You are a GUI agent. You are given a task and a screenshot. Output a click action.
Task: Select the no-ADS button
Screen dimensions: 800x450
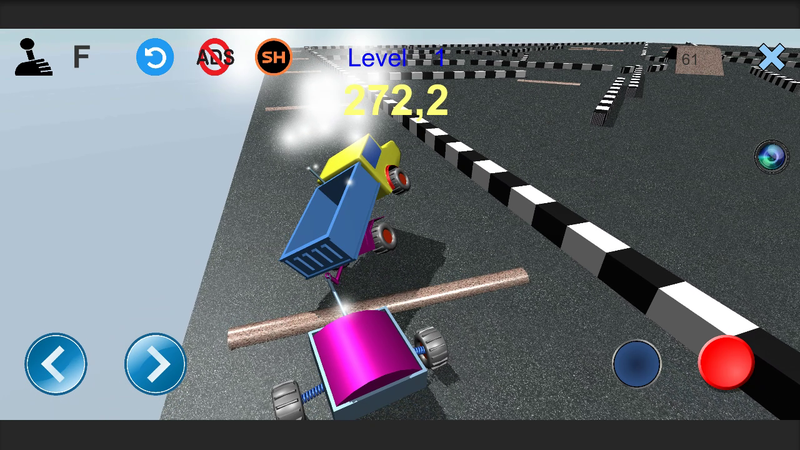215,57
